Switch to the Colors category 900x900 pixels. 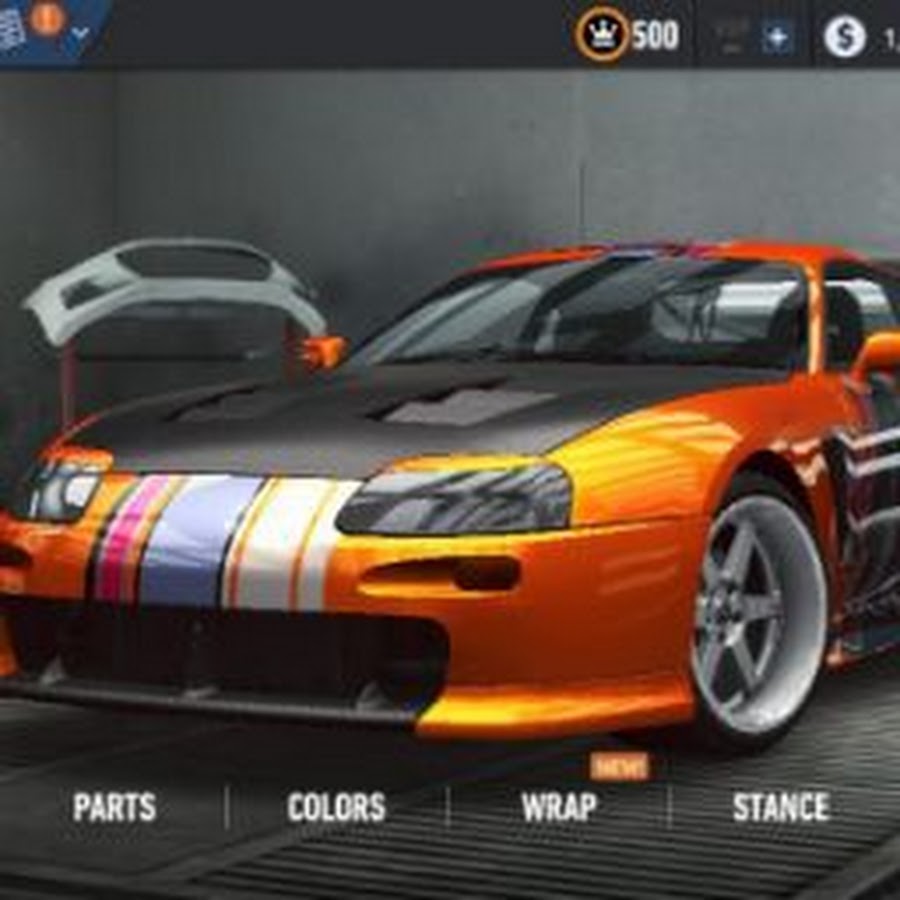(x=336, y=807)
